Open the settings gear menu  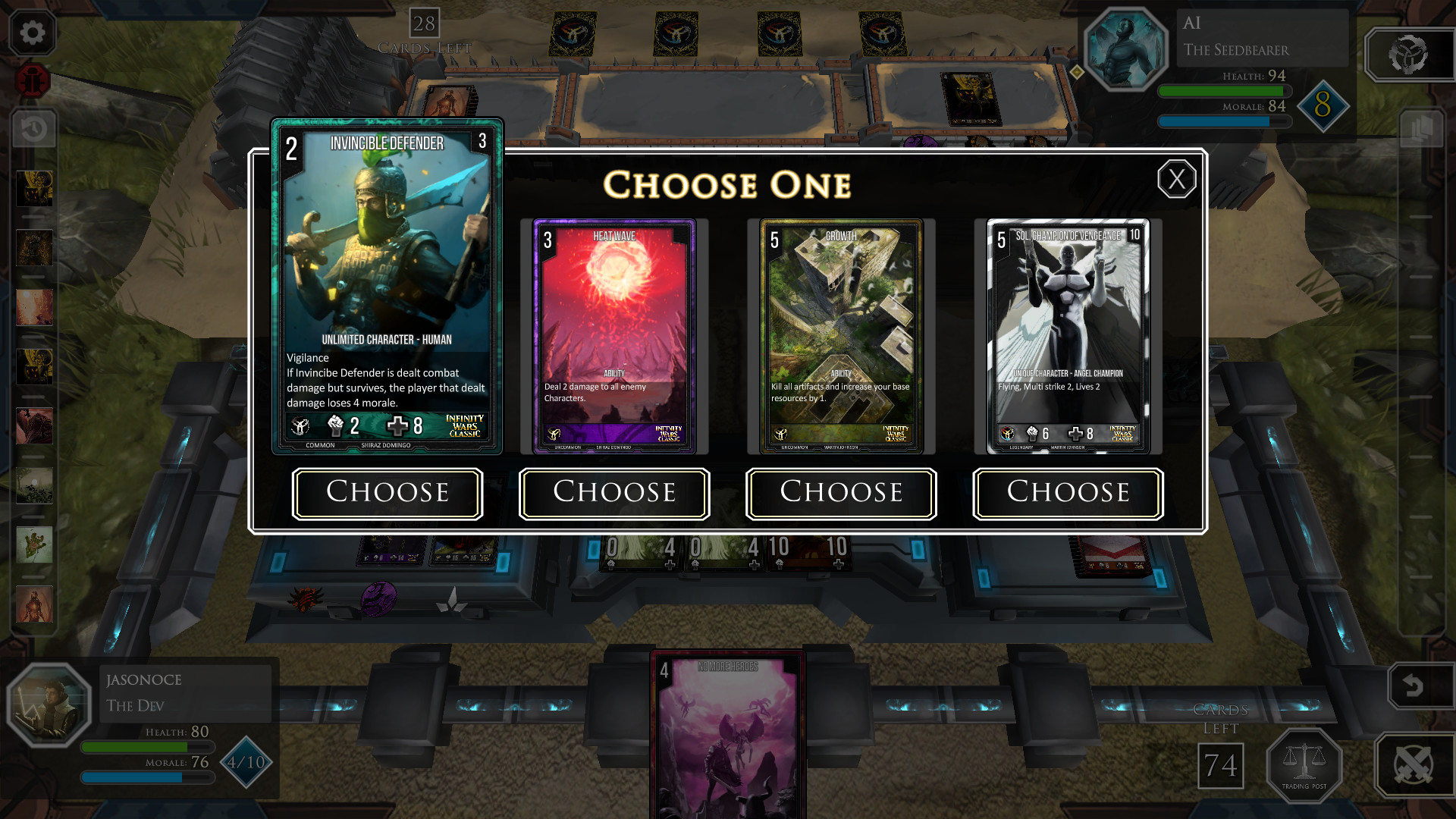(32, 33)
